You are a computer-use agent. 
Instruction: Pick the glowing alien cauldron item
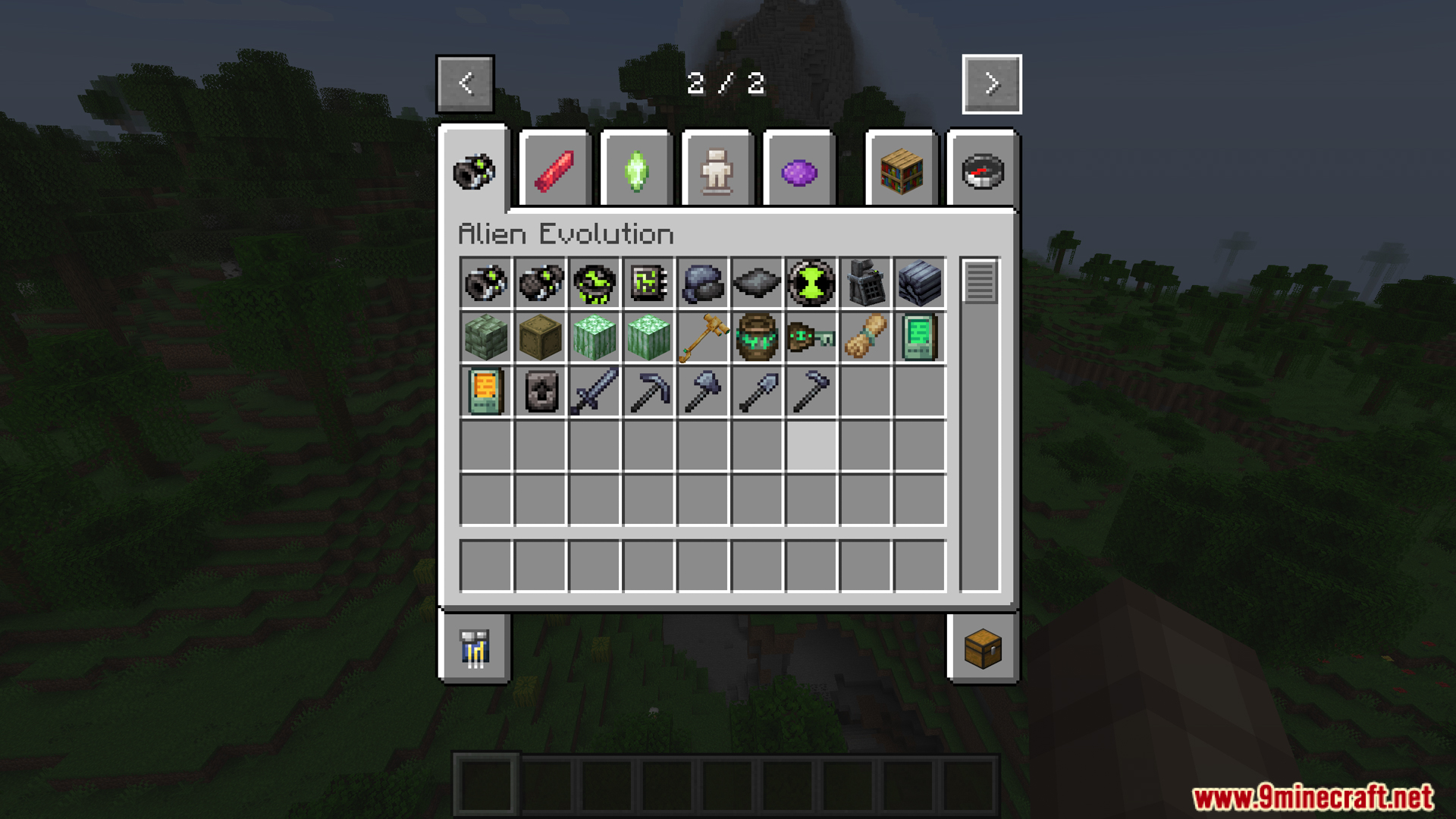(x=757, y=338)
